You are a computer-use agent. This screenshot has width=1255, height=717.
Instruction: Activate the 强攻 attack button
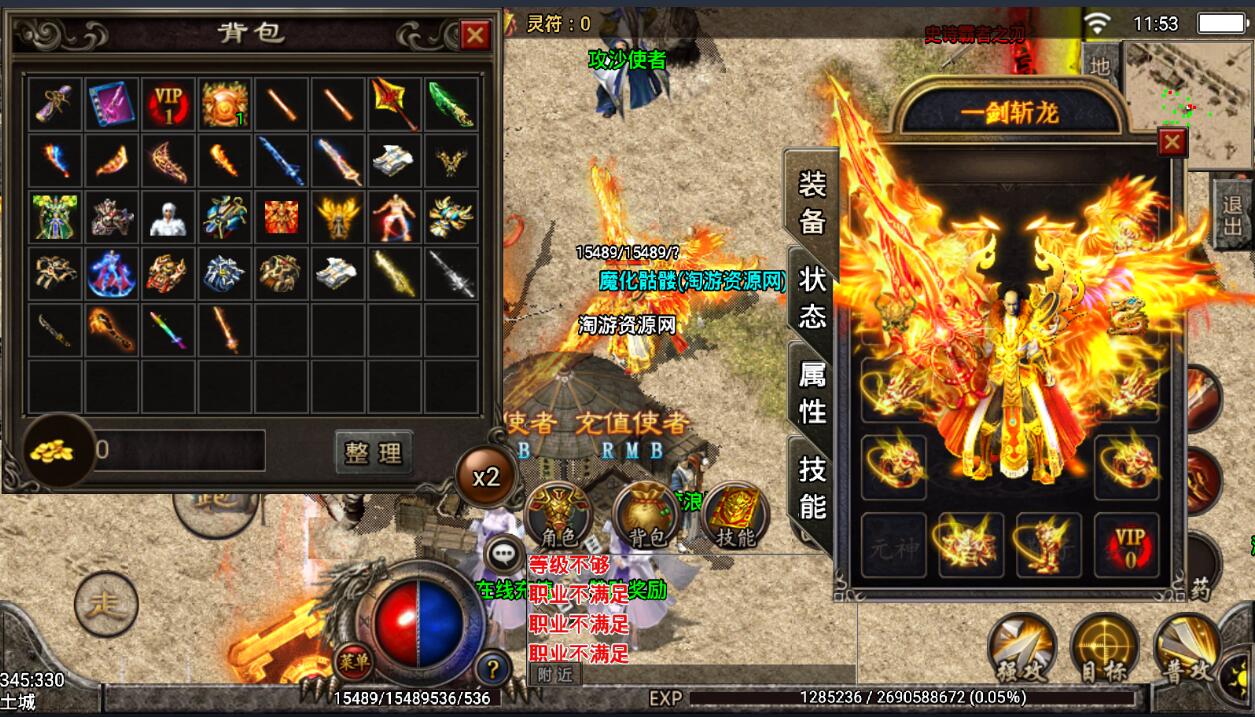(x=1021, y=648)
